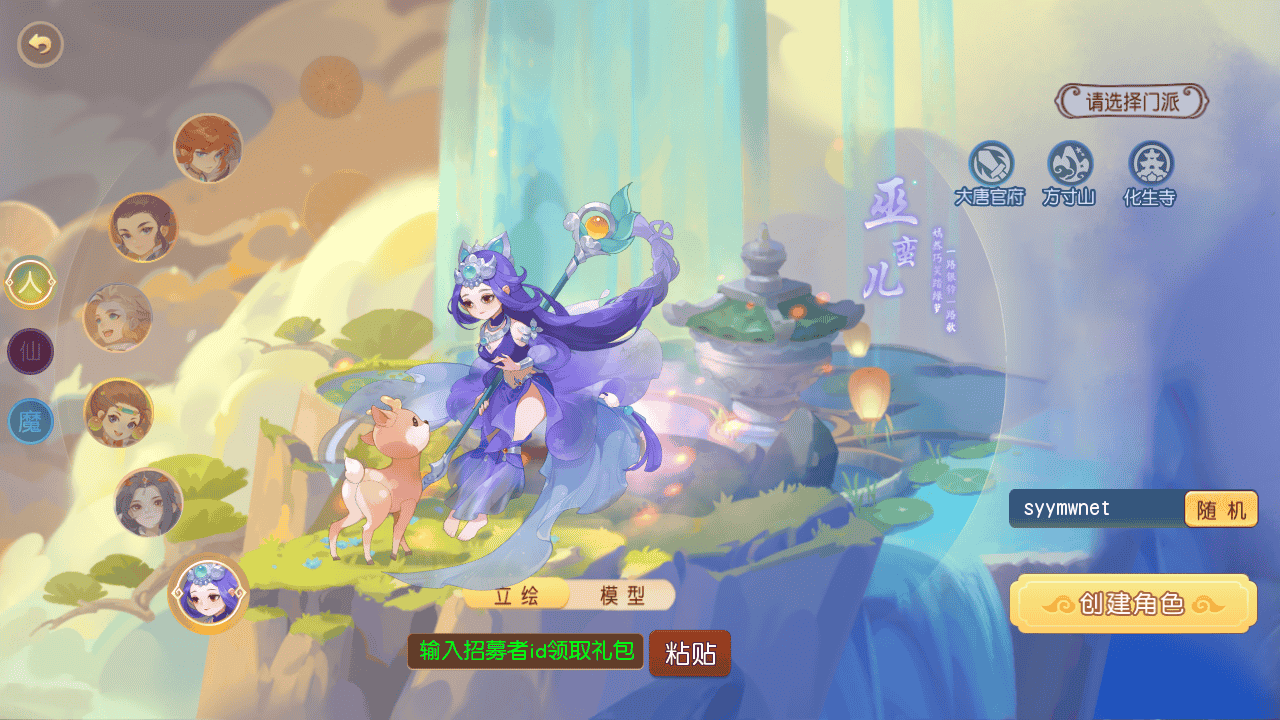Generate a random name with 随机
The height and width of the screenshot is (720, 1280).
[1220, 510]
